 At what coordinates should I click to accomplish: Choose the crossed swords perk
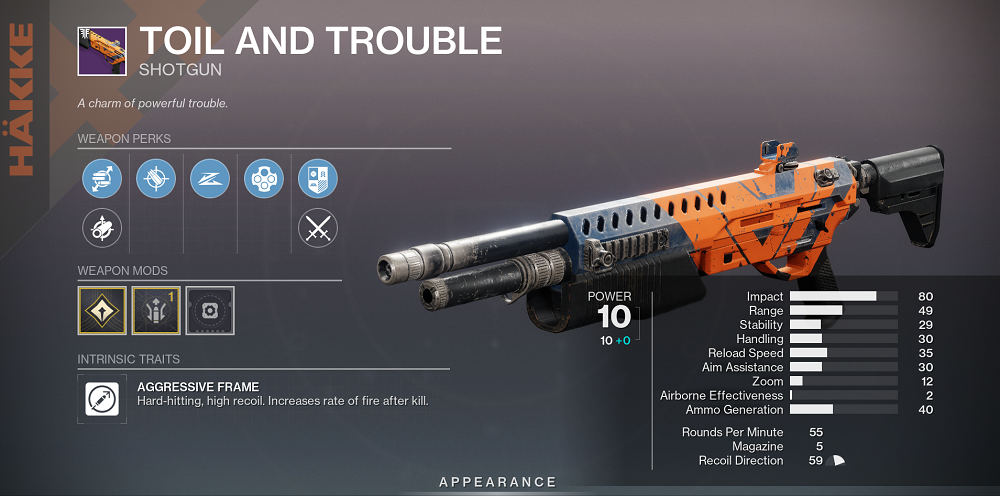(318, 230)
